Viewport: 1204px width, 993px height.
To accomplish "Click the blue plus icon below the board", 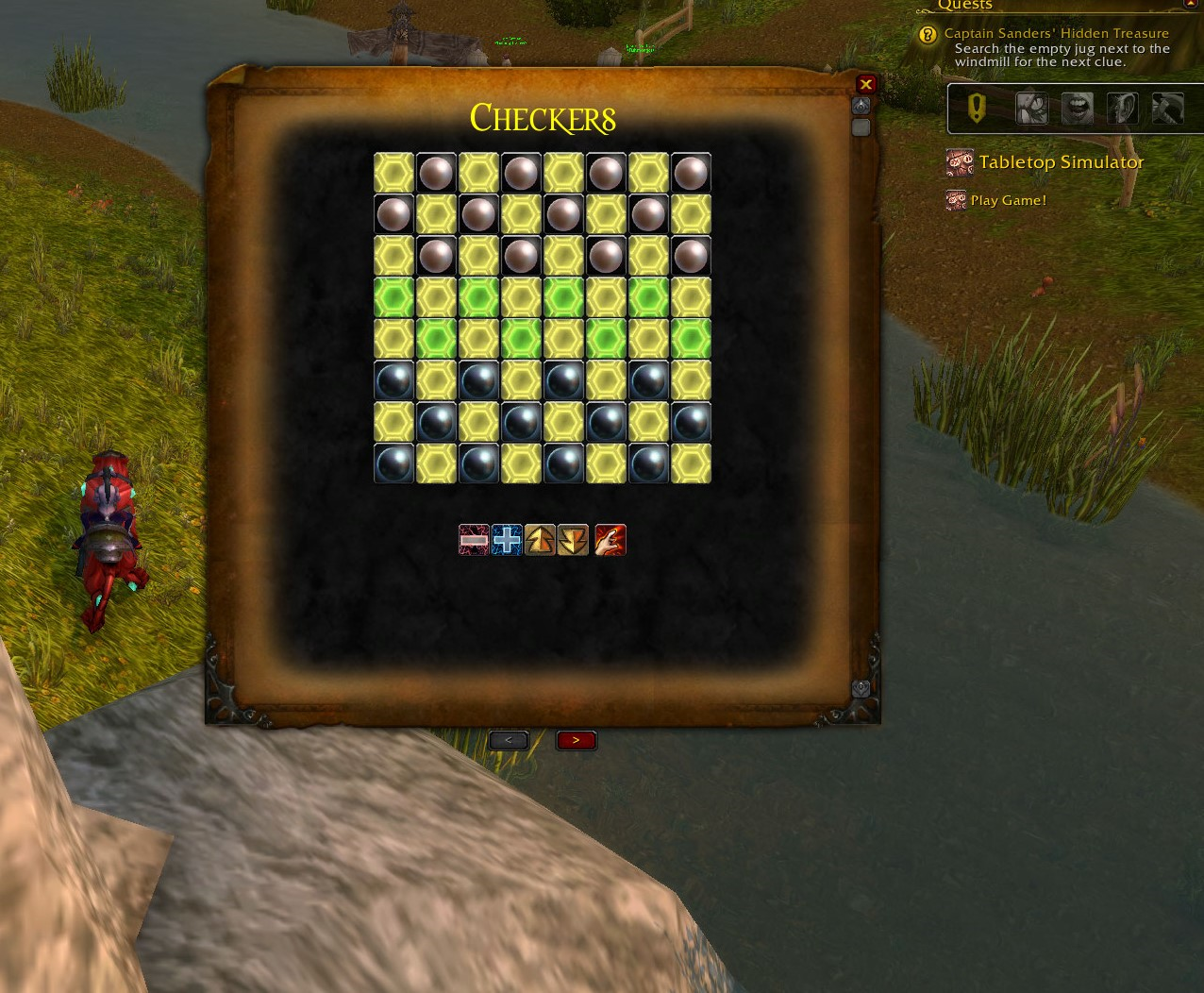I will pos(507,540).
